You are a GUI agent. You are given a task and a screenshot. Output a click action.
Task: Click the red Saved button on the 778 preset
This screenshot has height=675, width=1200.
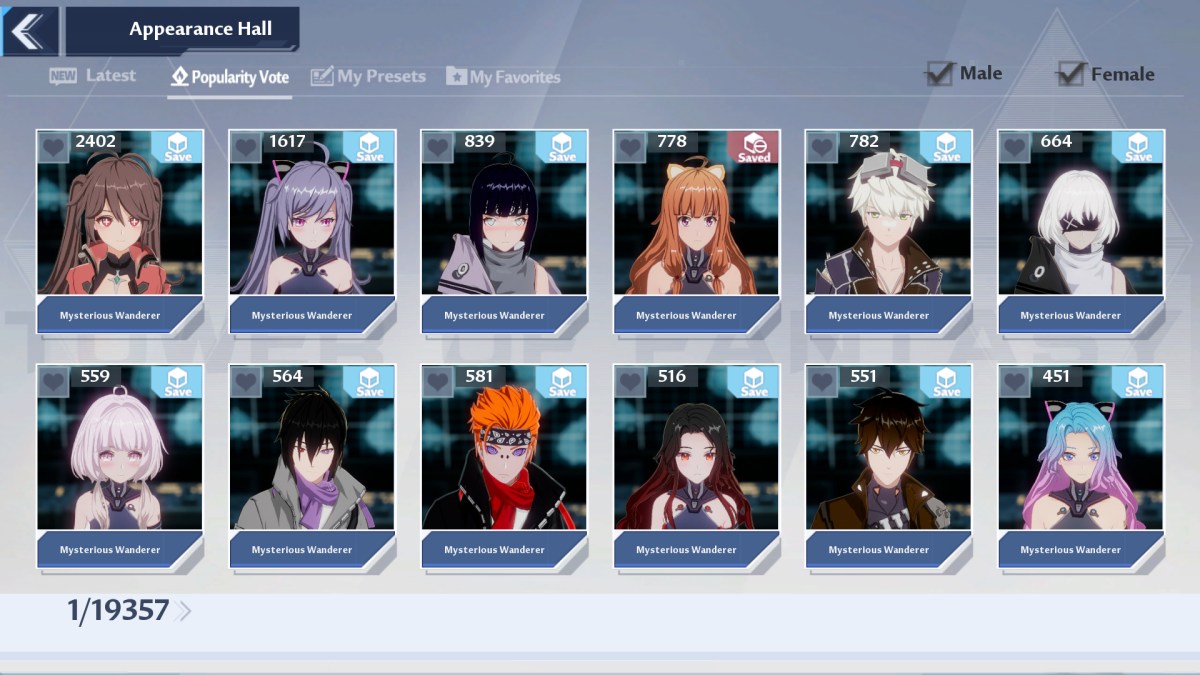click(753, 147)
